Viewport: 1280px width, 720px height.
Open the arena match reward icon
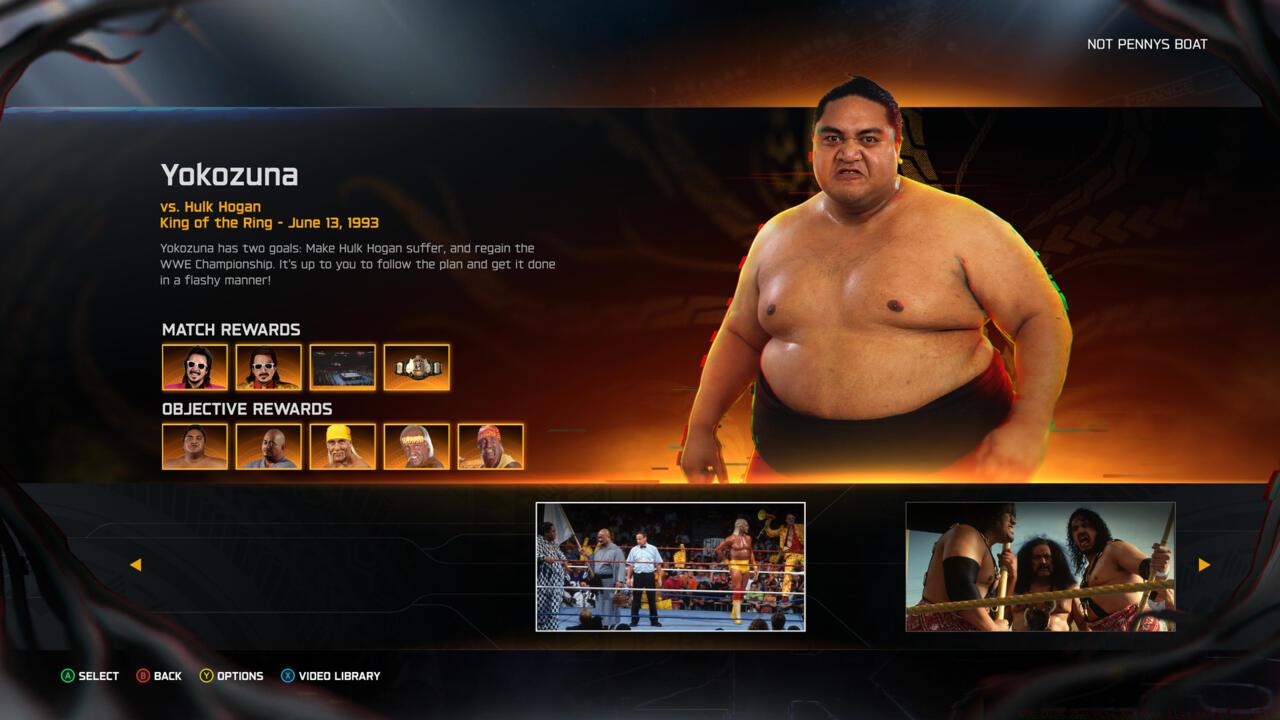(342, 368)
